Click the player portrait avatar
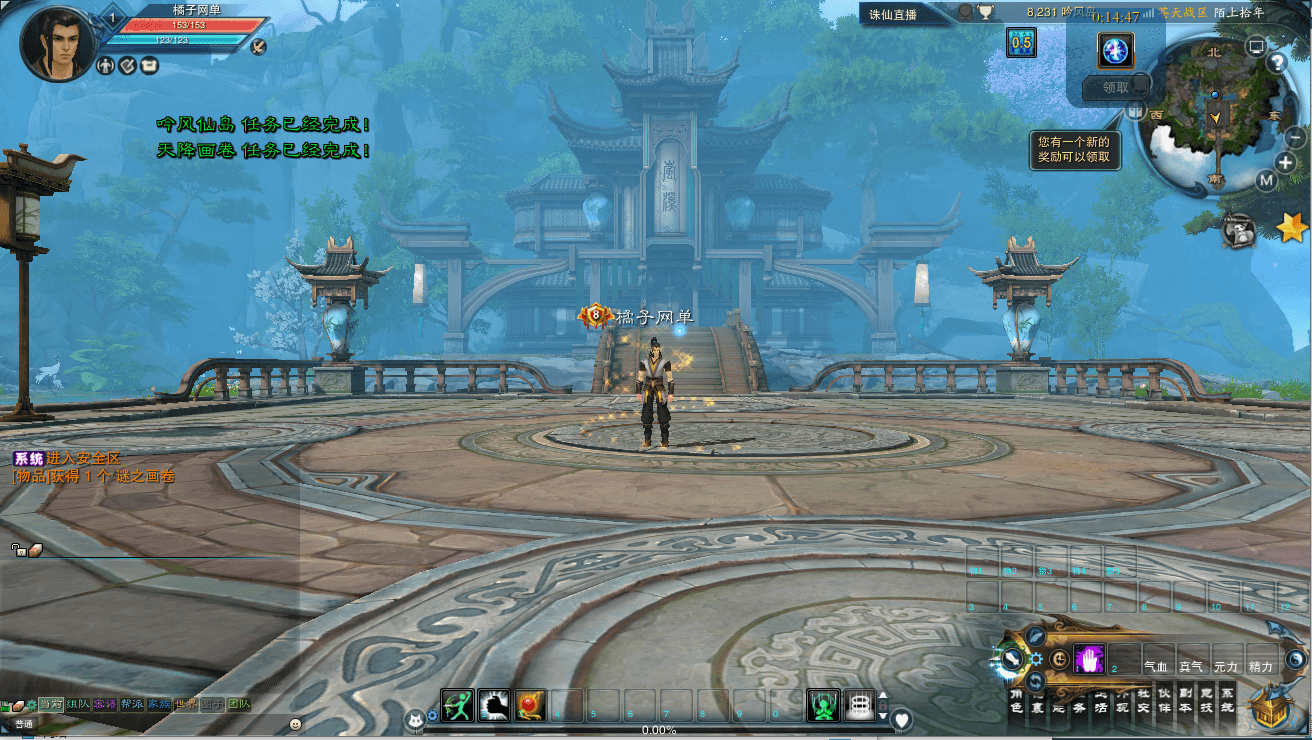The width and height of the screenshot is (1312, 740). [56, 43]
